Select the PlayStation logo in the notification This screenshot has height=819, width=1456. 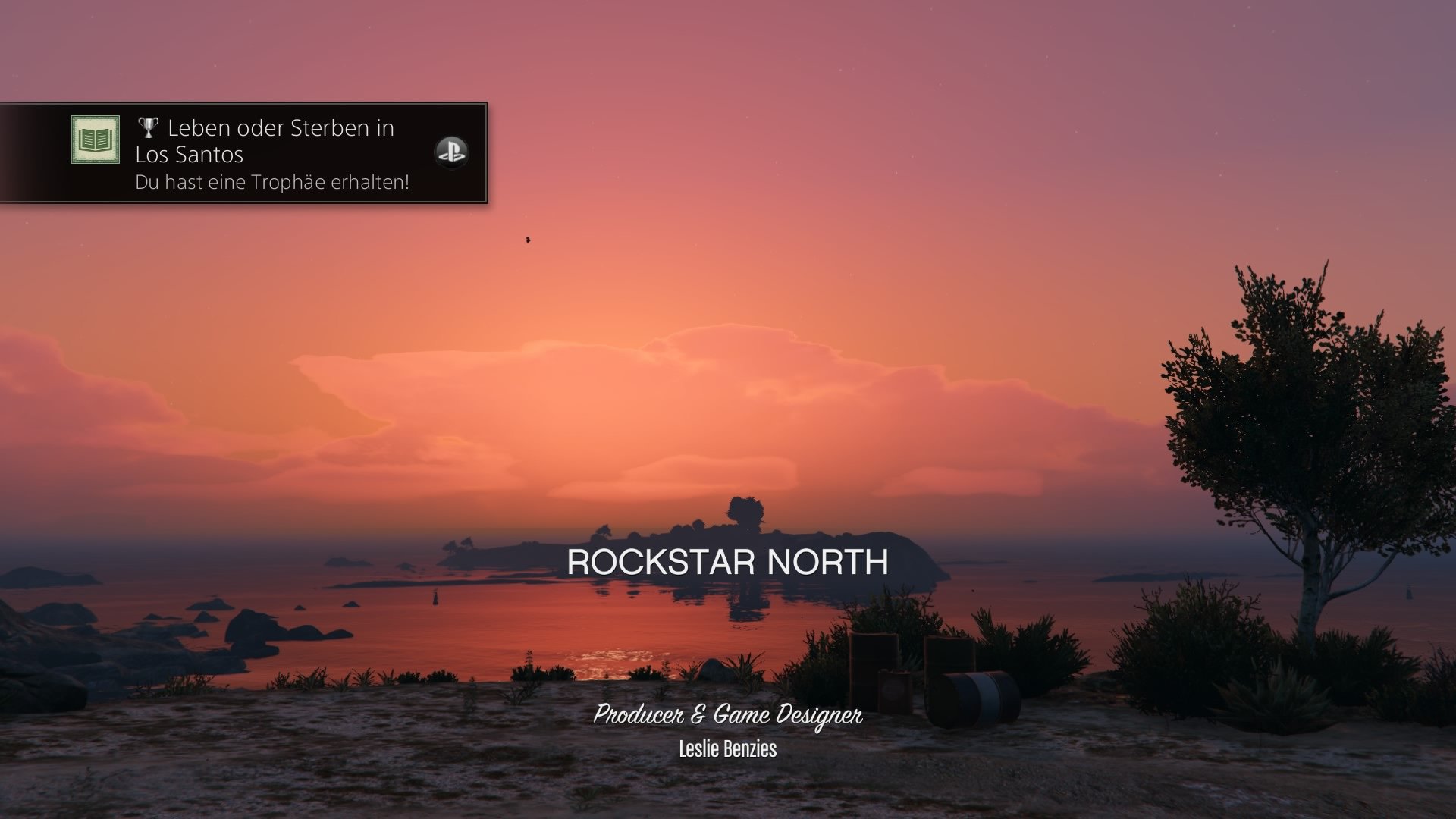click(x=450, y=153)
